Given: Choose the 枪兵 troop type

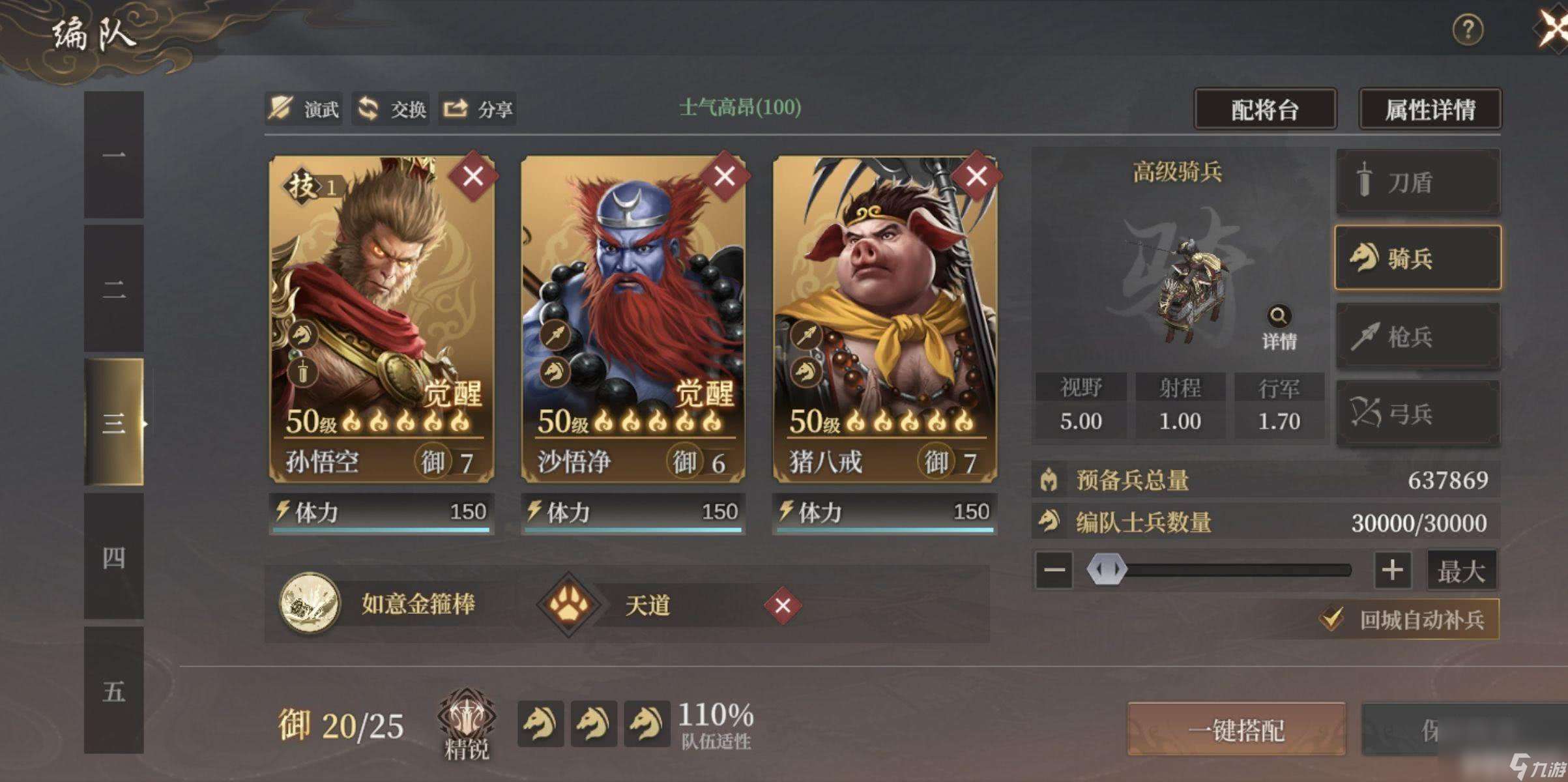Looking at the screenshot, I should click(x=1417, y=337).
